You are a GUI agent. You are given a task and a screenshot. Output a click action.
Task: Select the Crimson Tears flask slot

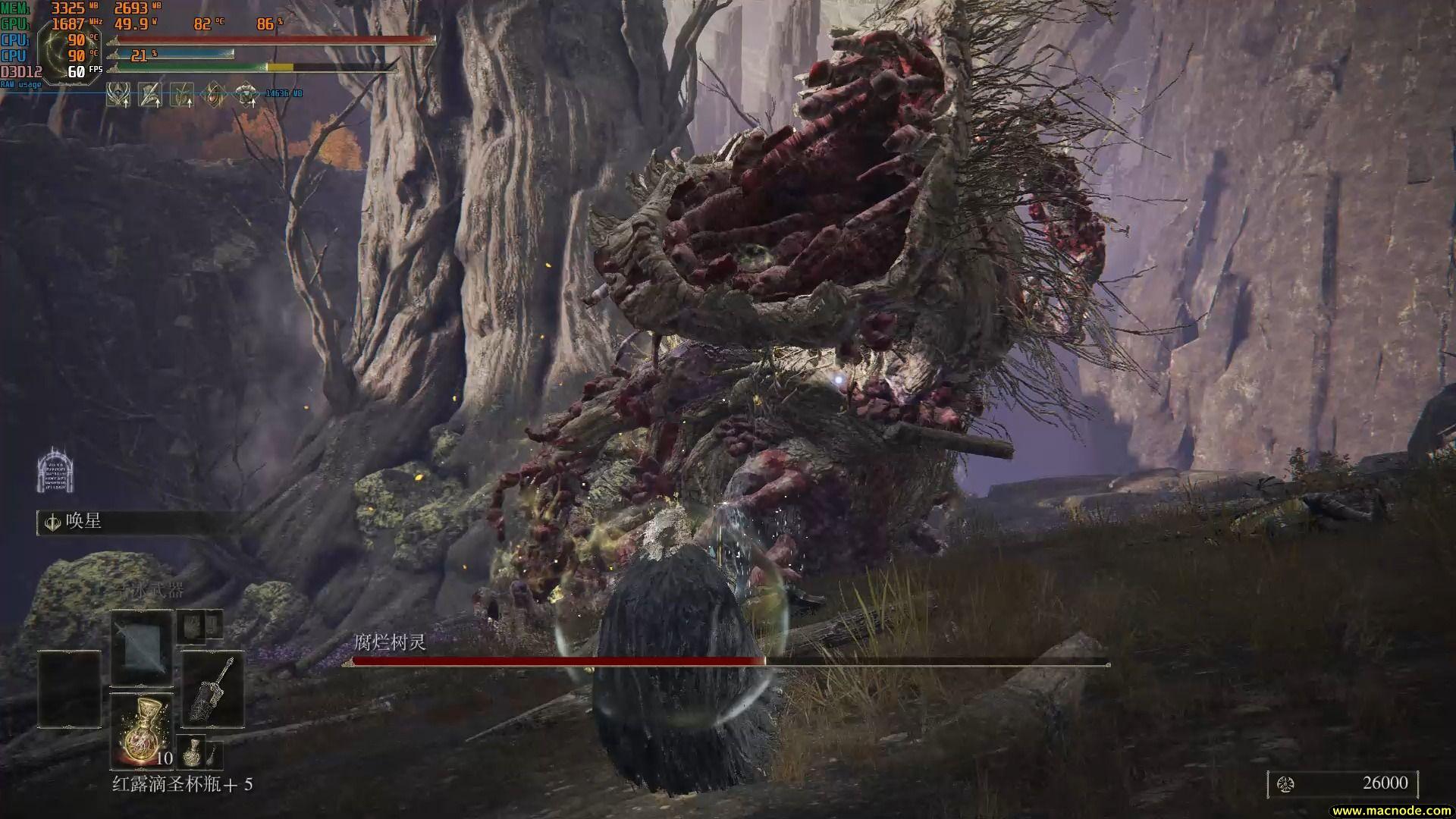click(x=142, y=730)
